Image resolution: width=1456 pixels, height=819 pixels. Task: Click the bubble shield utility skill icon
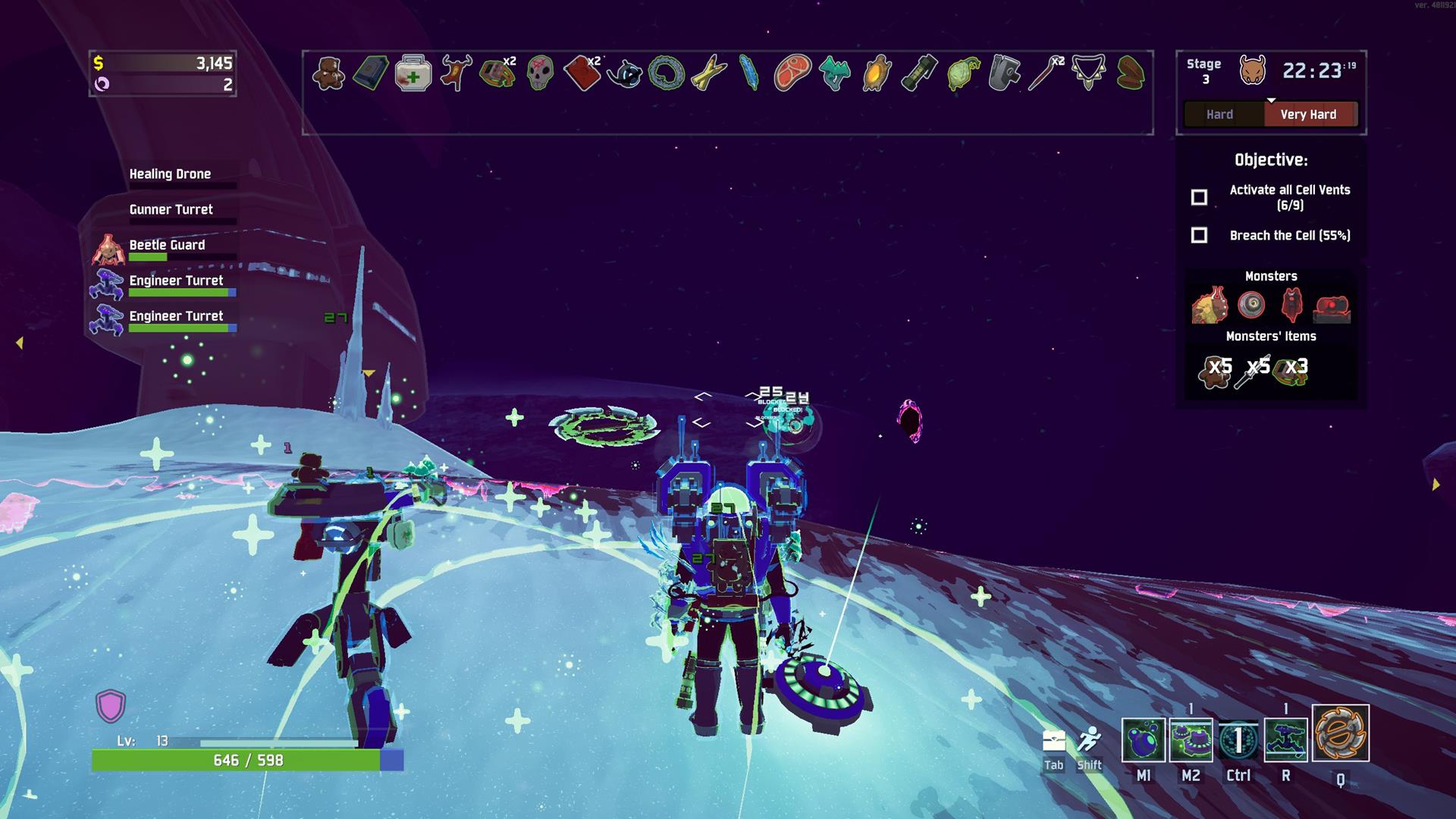(1238, 739)
